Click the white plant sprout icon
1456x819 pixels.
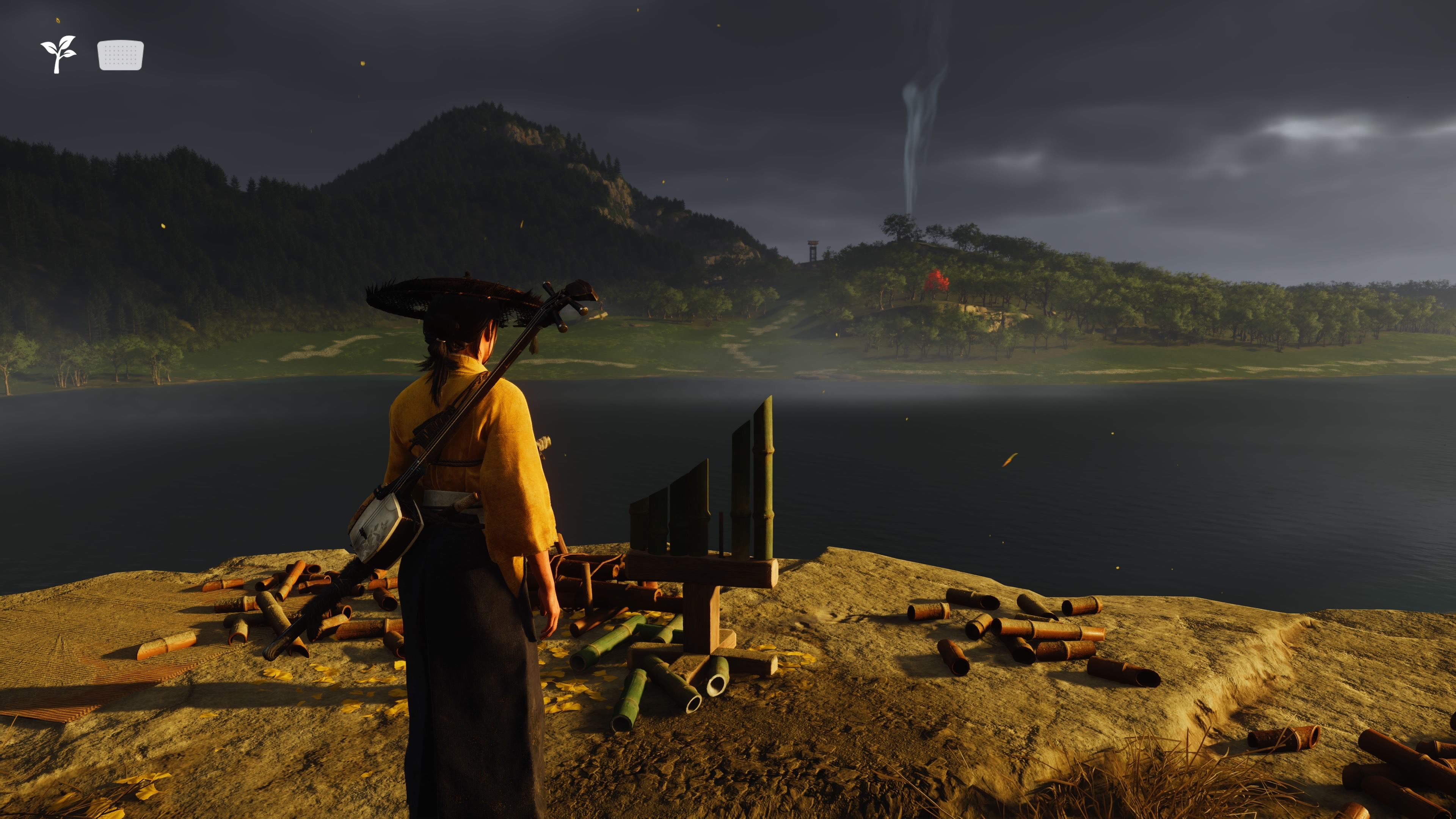pos(58,54)
